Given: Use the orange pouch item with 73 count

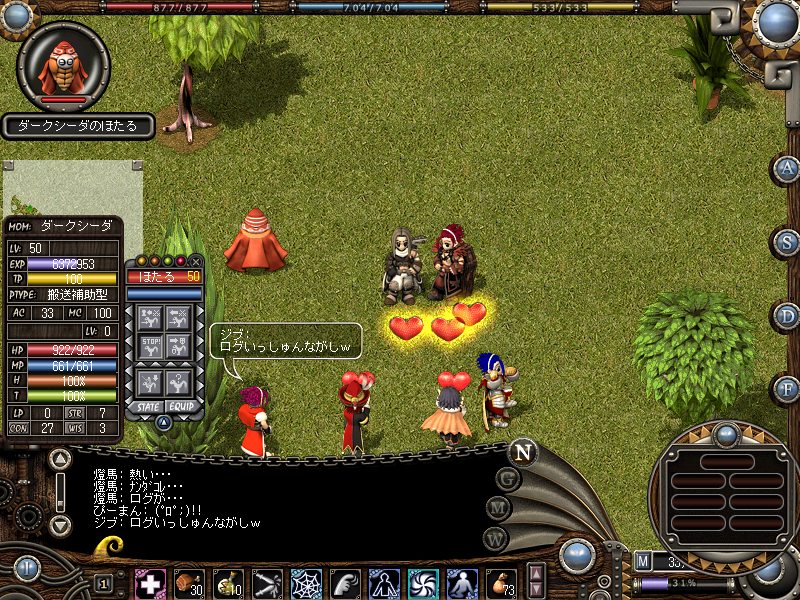Looking at the screenshot, I should pyautogui.click(x=500, y=582).
